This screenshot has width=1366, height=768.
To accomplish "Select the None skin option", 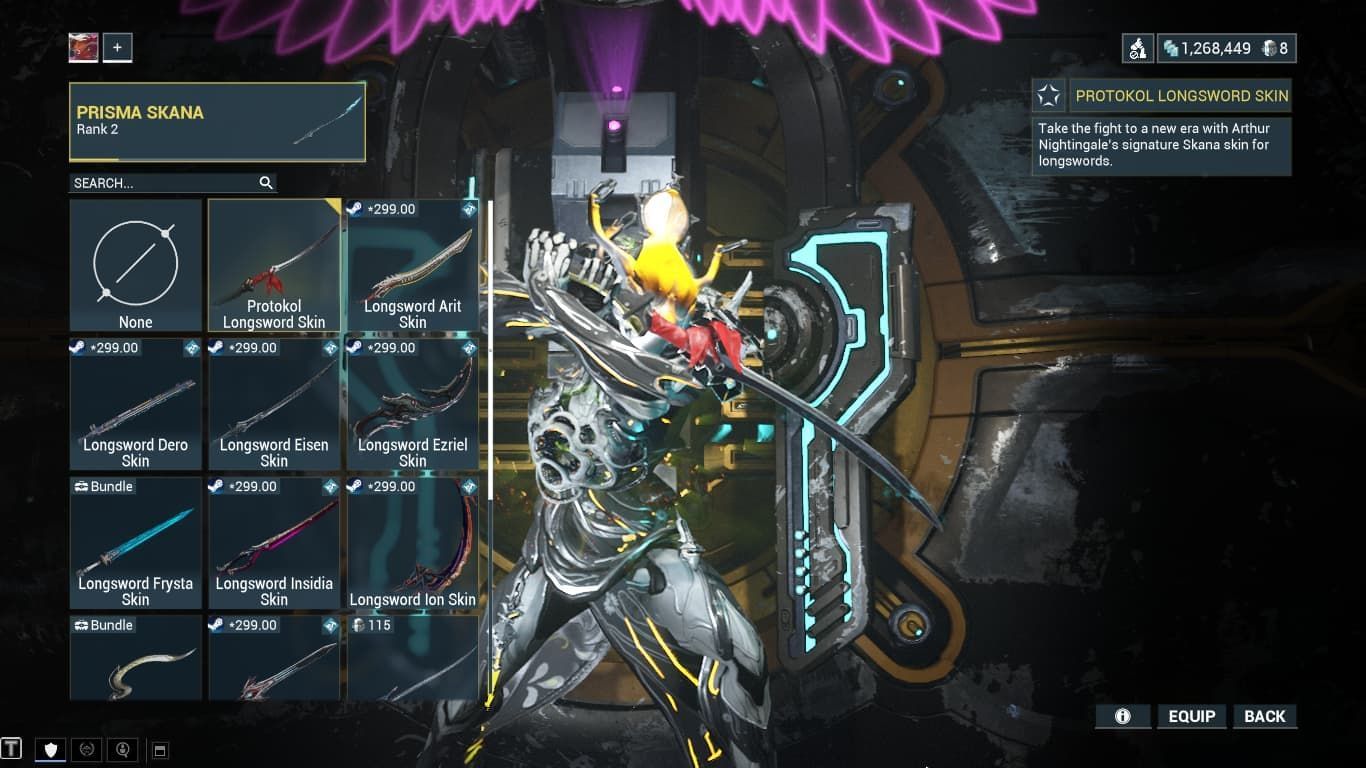I will [135, 264].
